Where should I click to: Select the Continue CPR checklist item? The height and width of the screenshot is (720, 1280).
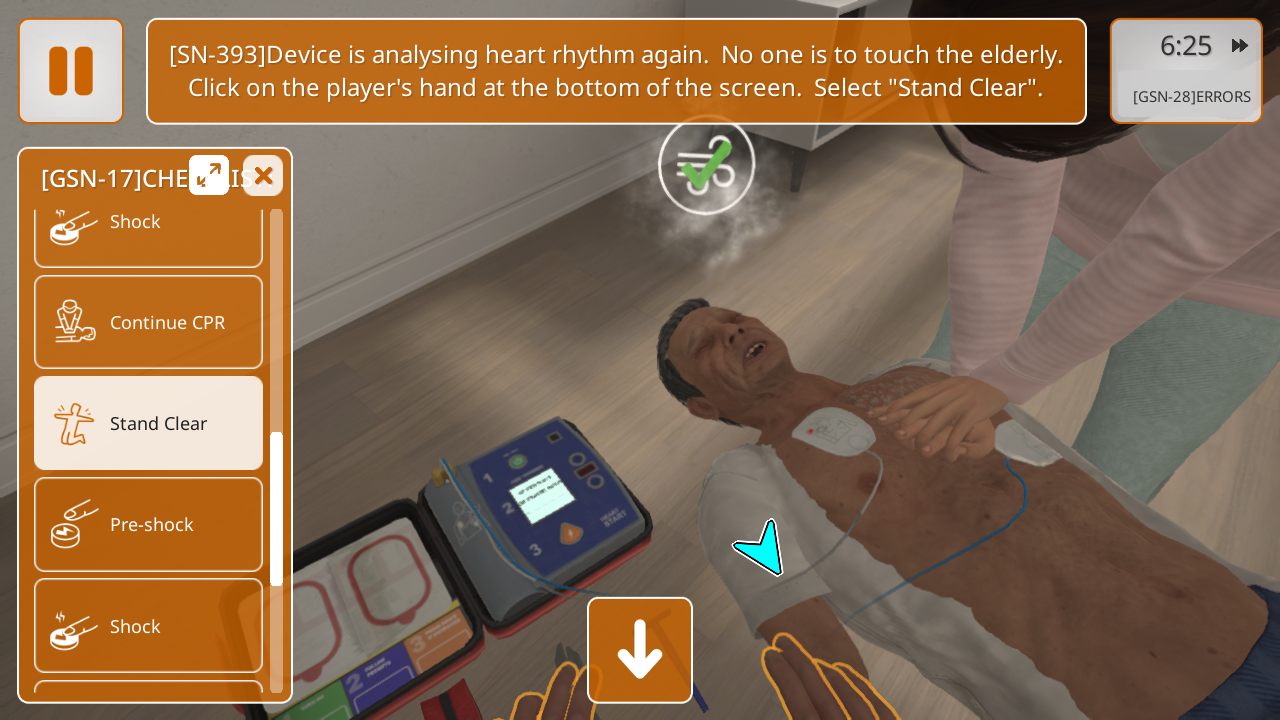point(149,322)
